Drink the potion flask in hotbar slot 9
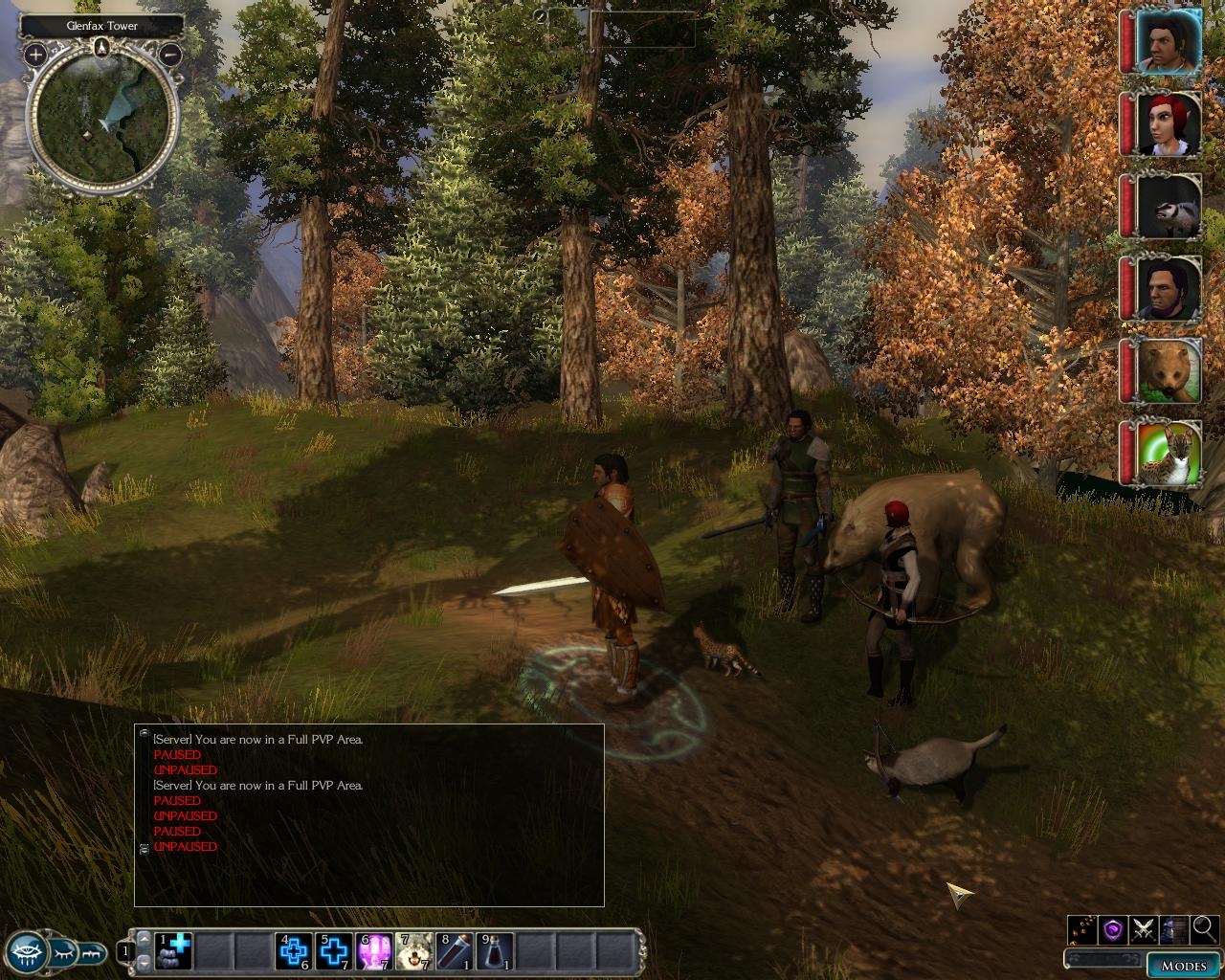The height and width of the screenshot is (980, 1225). 494,951
